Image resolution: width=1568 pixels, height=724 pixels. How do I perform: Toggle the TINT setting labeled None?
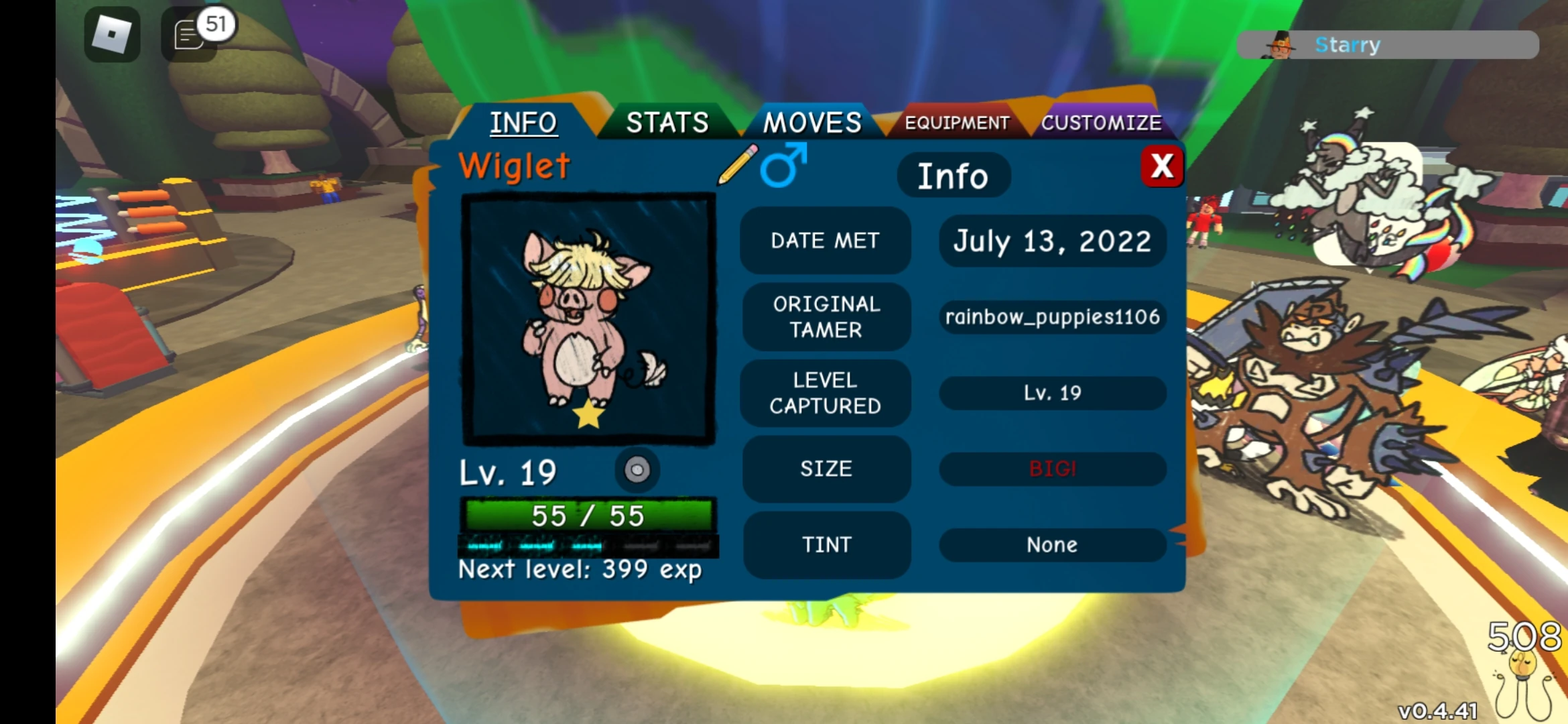1052,545
